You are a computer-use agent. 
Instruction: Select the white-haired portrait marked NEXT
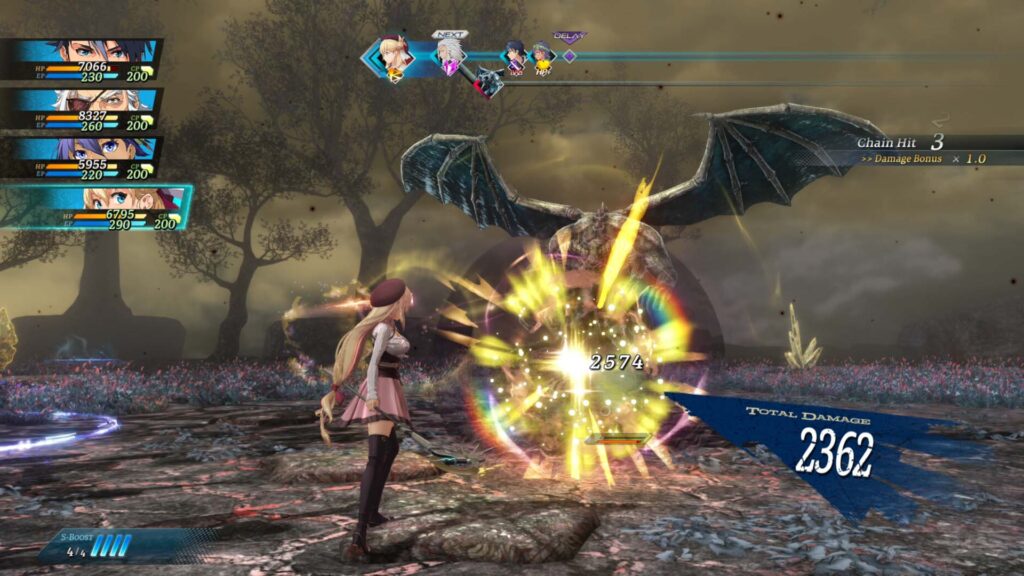[448, 56]
